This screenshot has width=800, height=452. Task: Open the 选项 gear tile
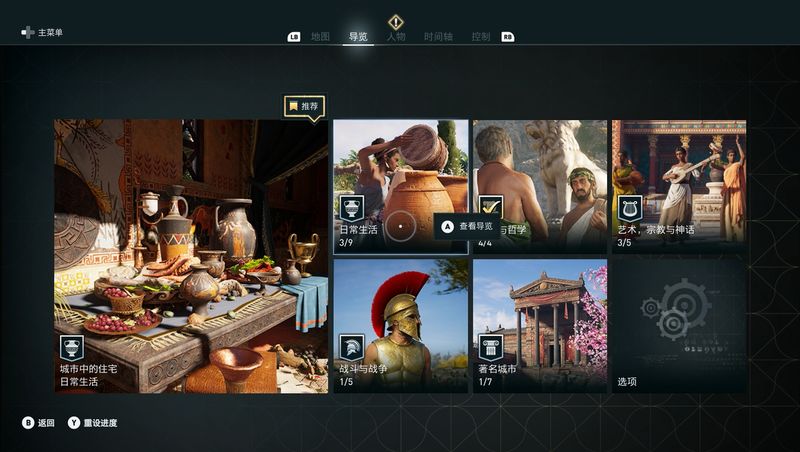[x=679, y=325]
